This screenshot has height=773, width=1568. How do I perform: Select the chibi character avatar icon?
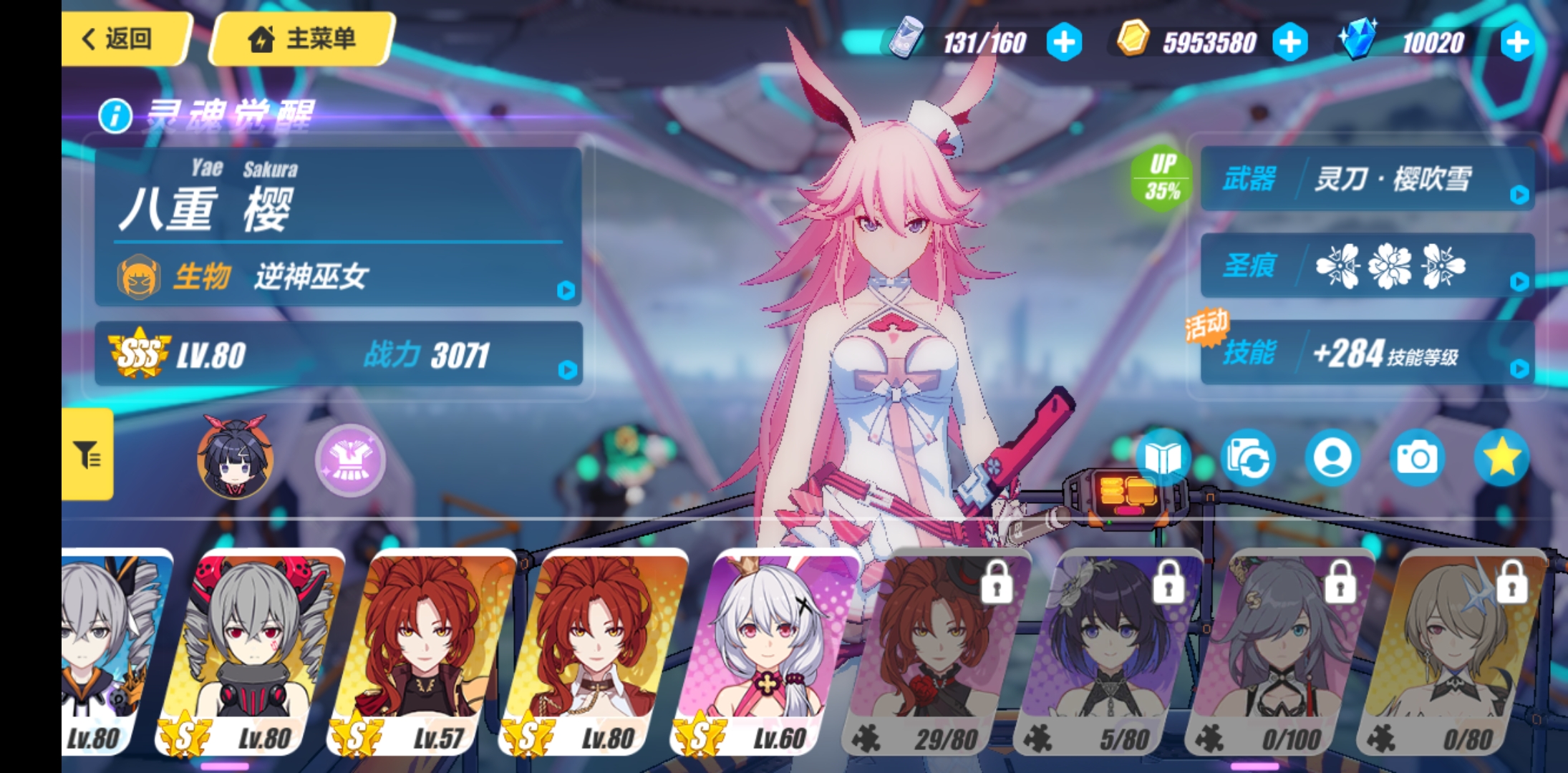coord(233,459)
